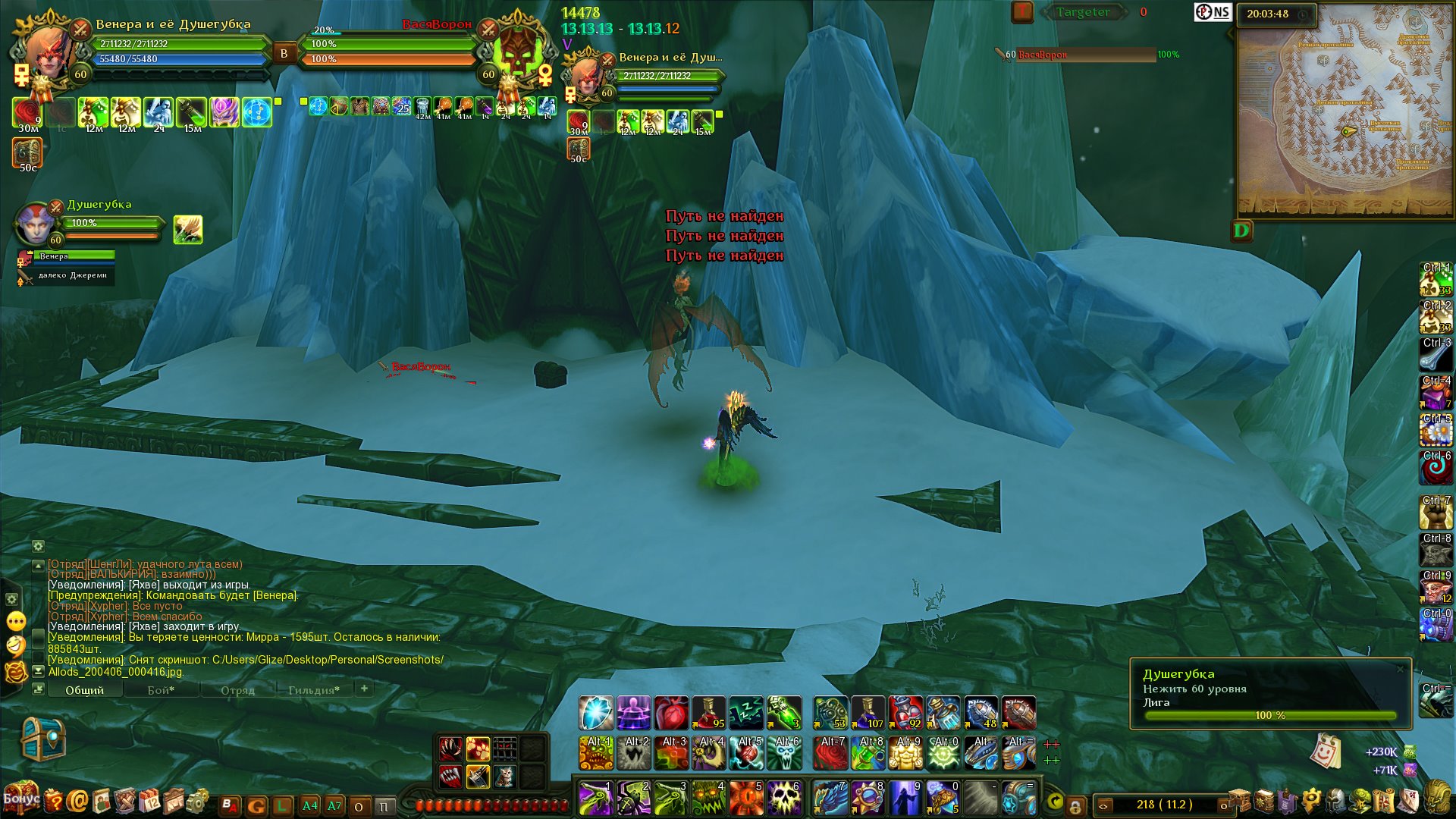Click the mail at-sign icon
1456x819 pixels.
point(77,801)
